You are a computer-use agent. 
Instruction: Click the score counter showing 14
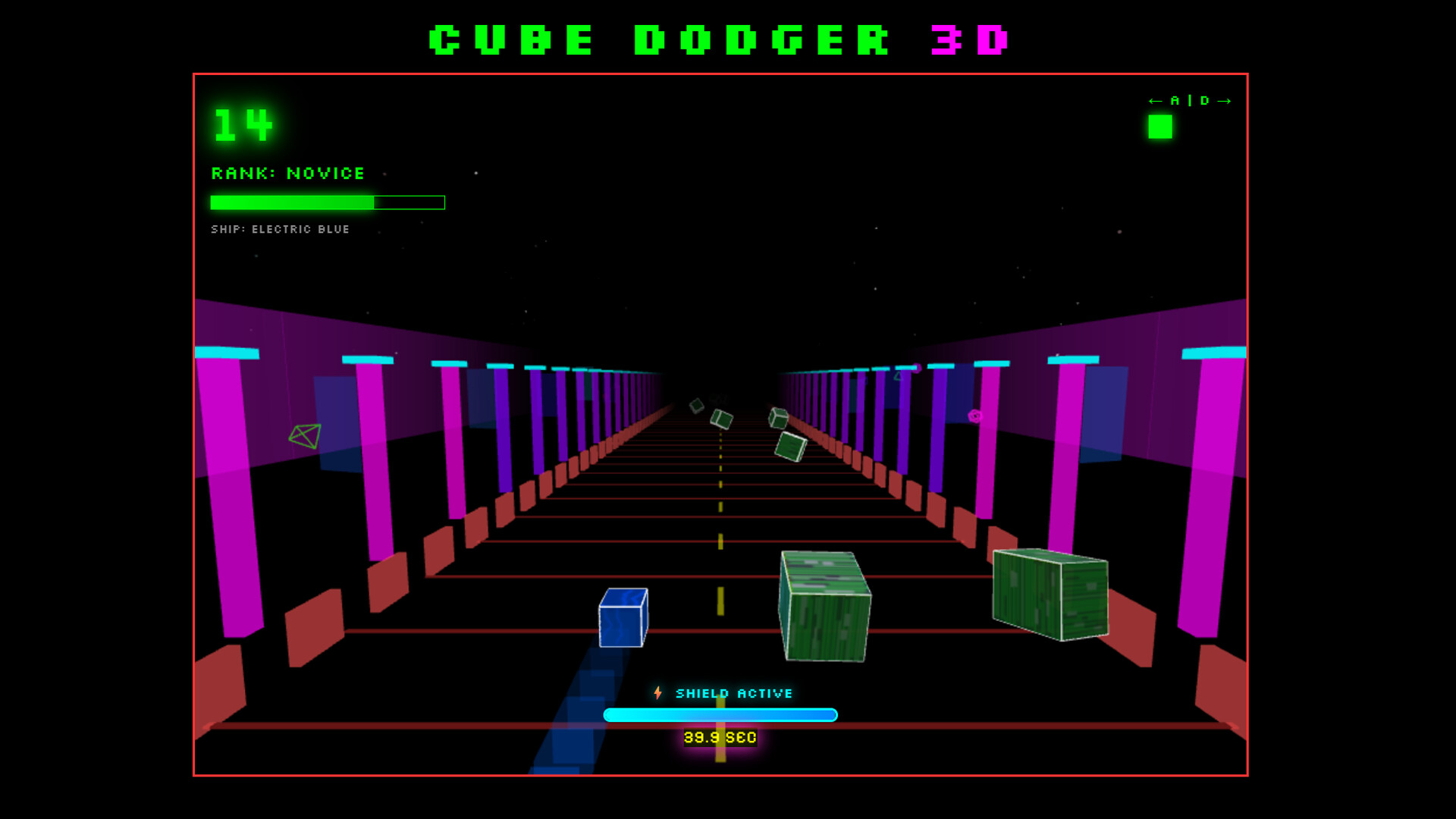(x=243, y=124)
